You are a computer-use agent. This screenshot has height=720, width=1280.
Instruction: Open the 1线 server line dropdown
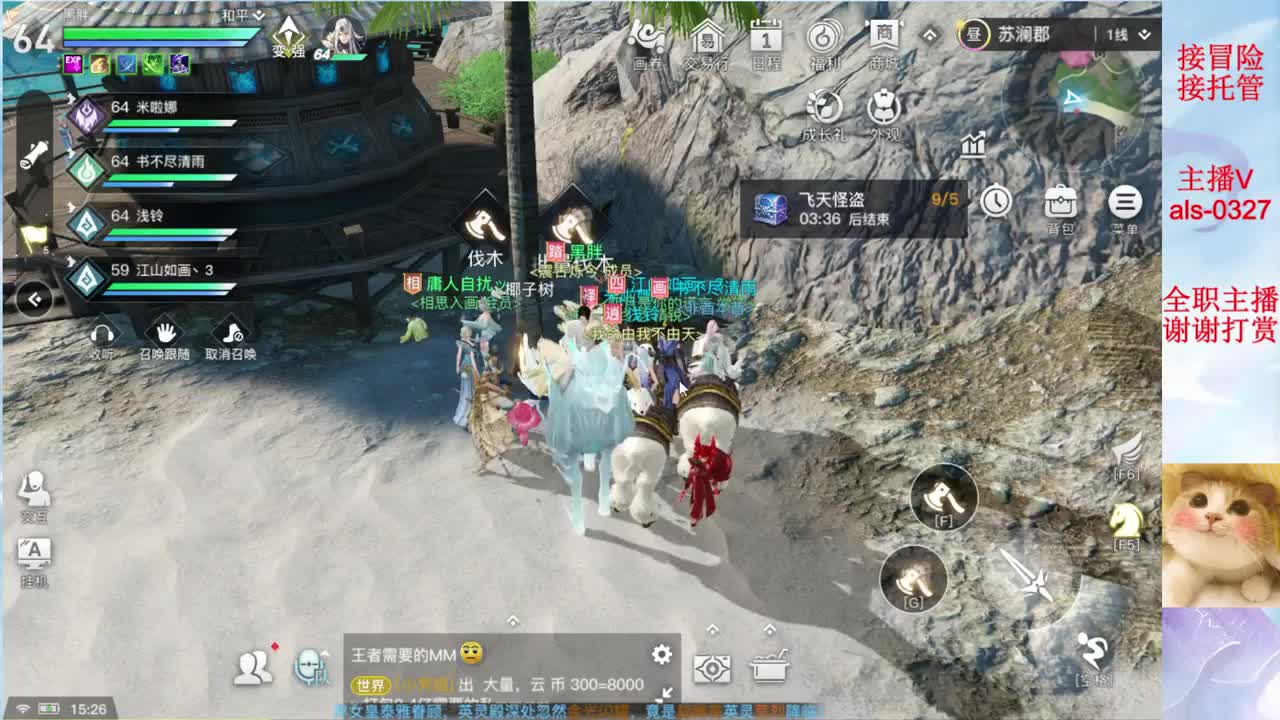(1130, 32)
